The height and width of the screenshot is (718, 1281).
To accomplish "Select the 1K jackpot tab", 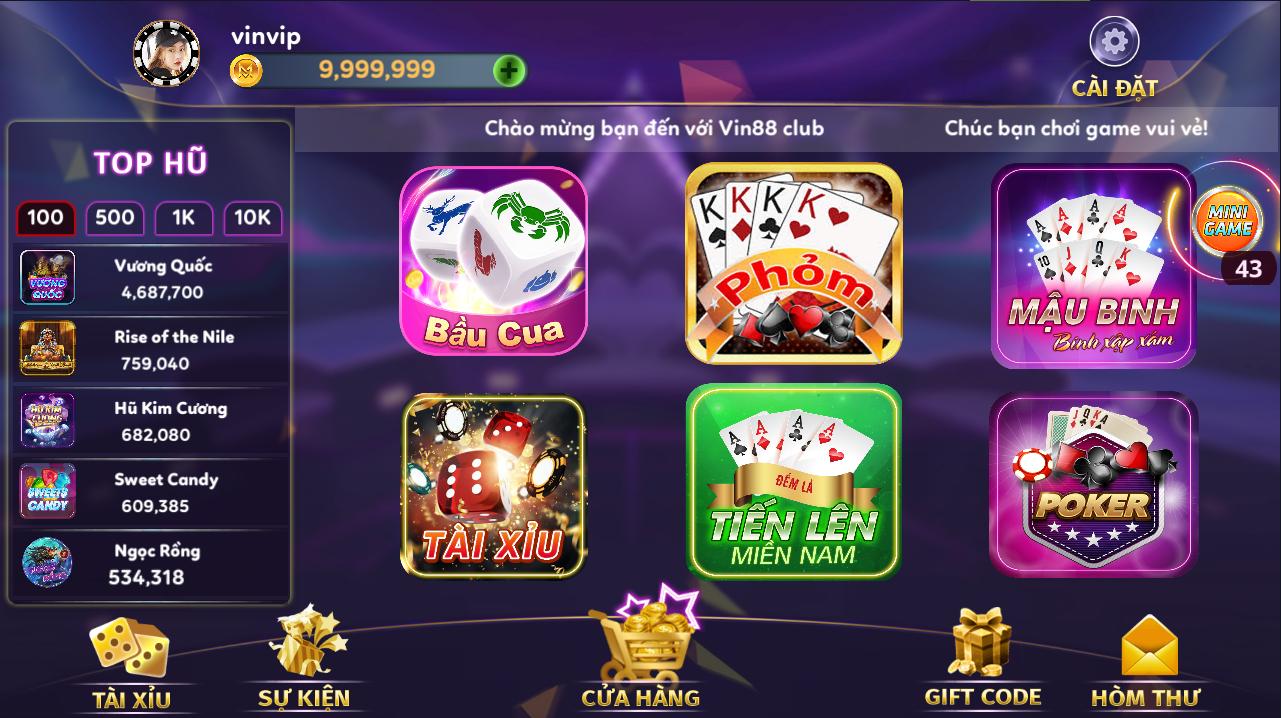I will pos(183,218).
